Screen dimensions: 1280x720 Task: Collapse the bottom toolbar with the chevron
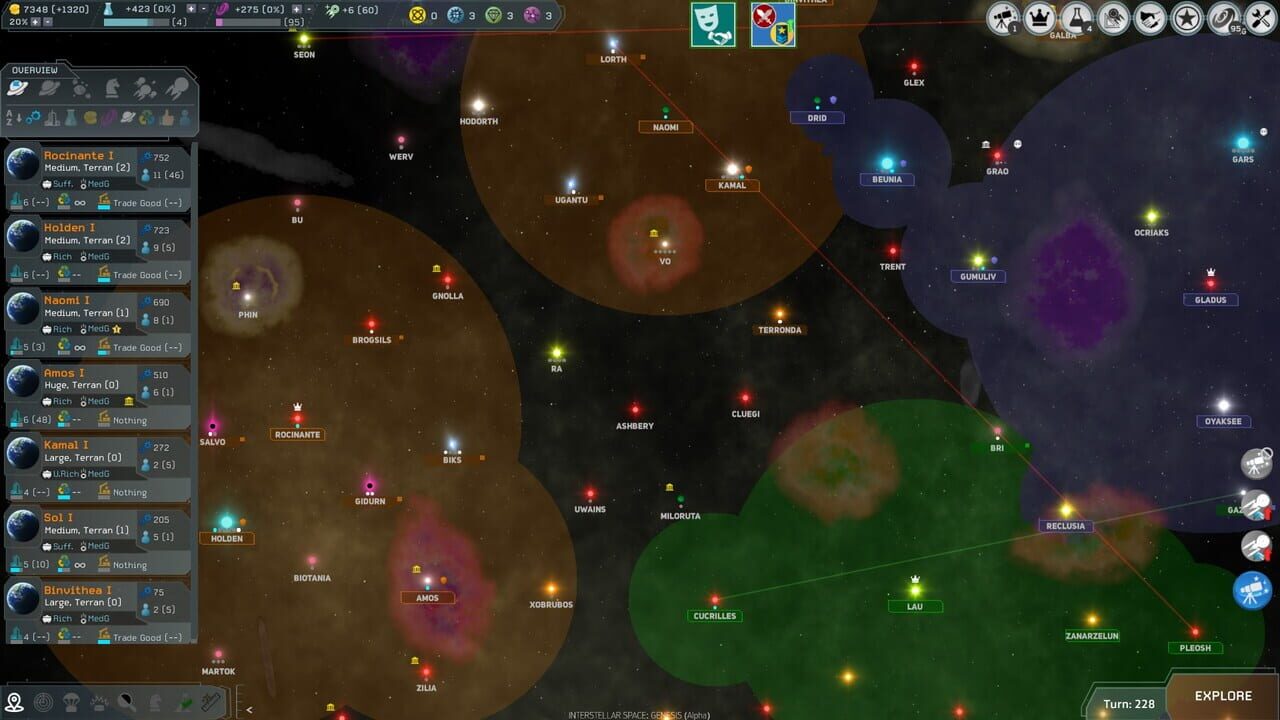tap(247, 709)
